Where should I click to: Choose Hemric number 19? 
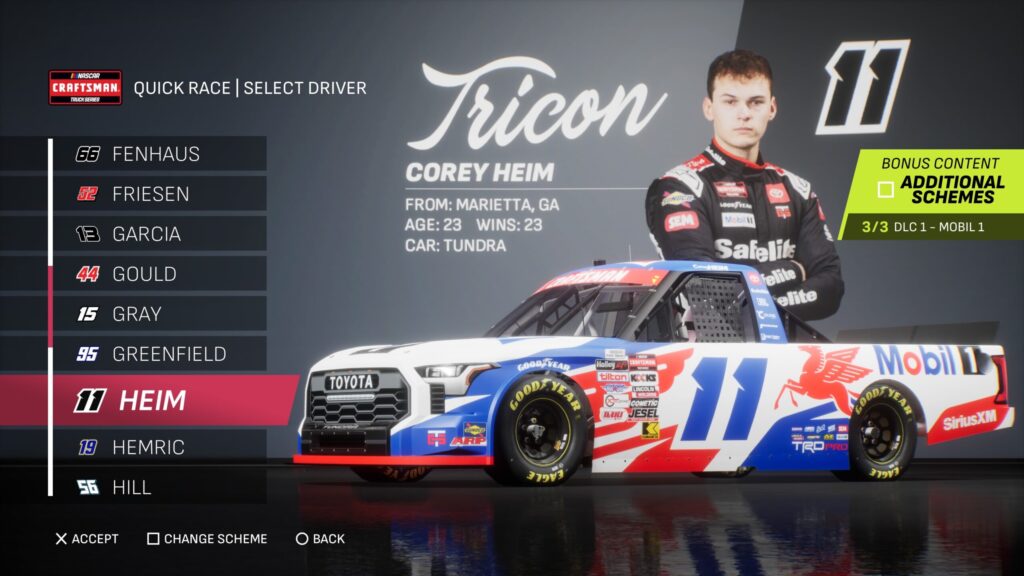[156, 447]
